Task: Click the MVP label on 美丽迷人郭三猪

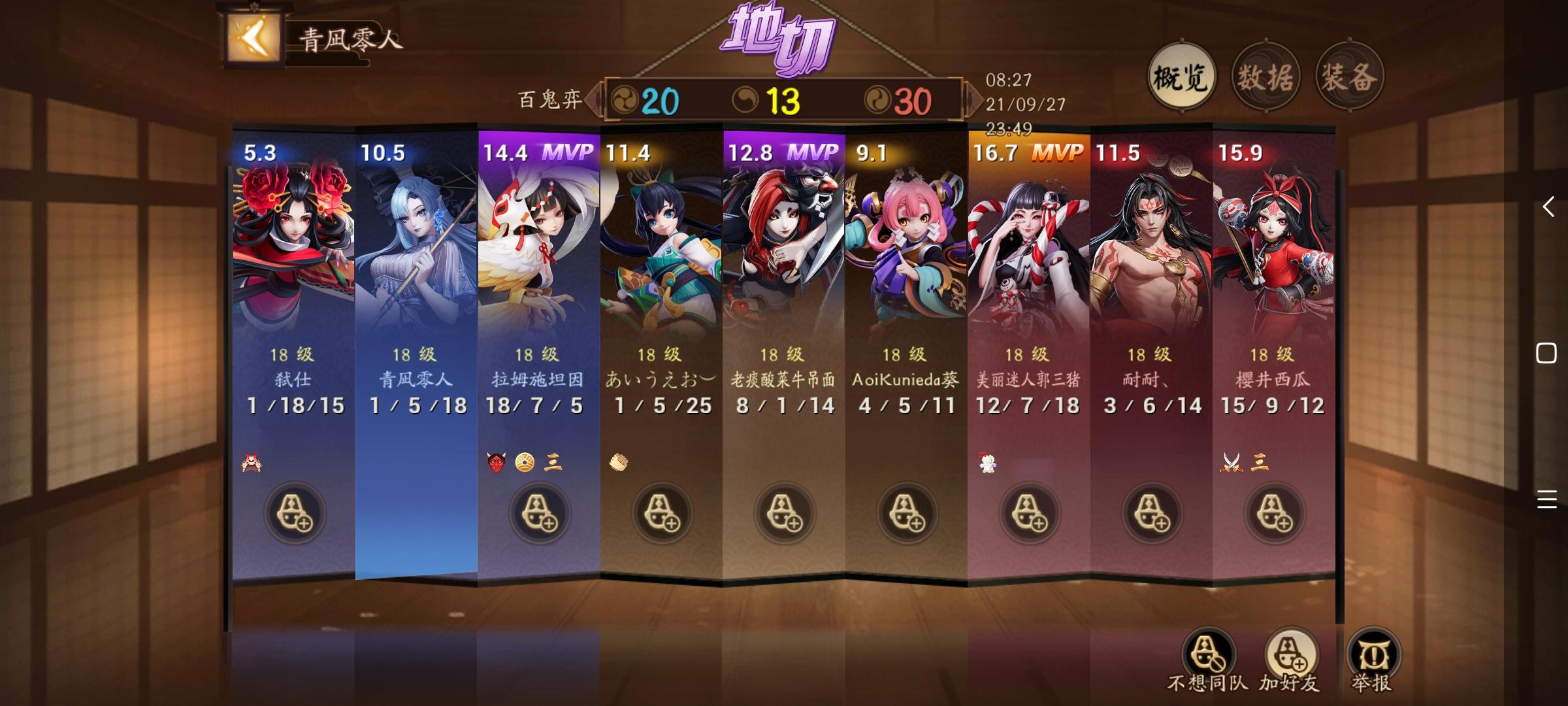Action: (1058, 150)
